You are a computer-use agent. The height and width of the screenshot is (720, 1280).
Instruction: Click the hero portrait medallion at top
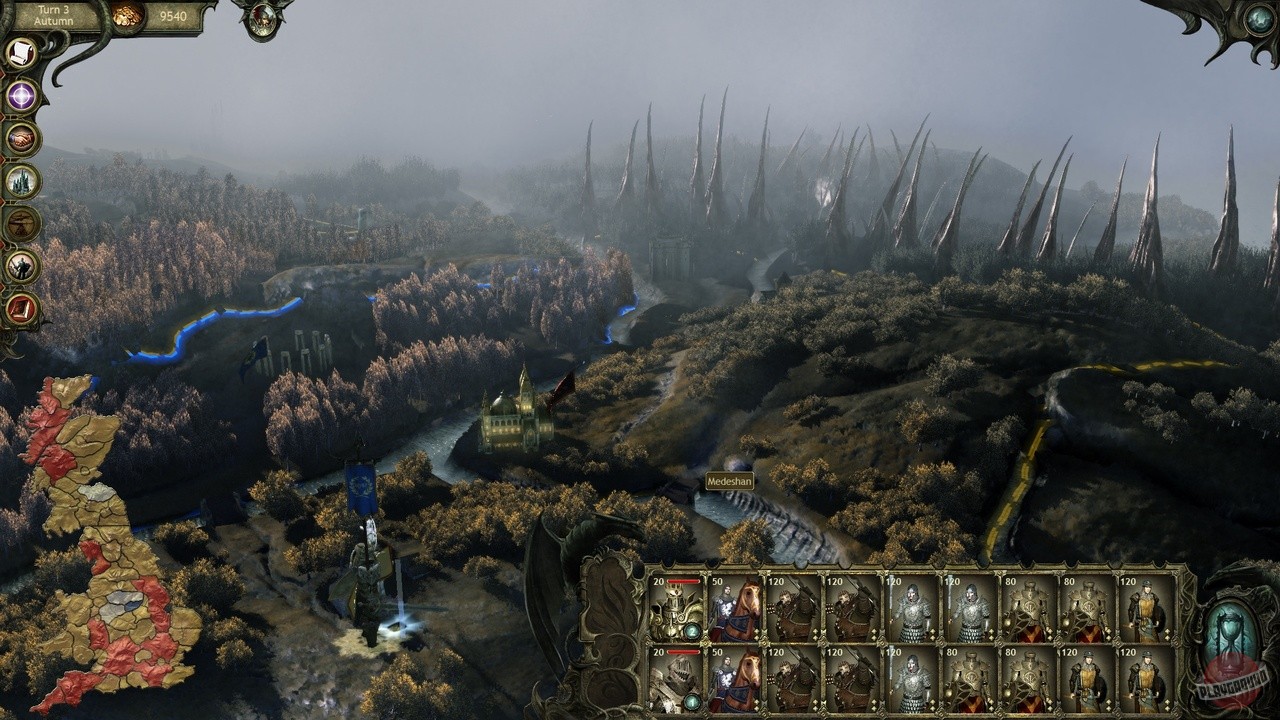[262, 20]
